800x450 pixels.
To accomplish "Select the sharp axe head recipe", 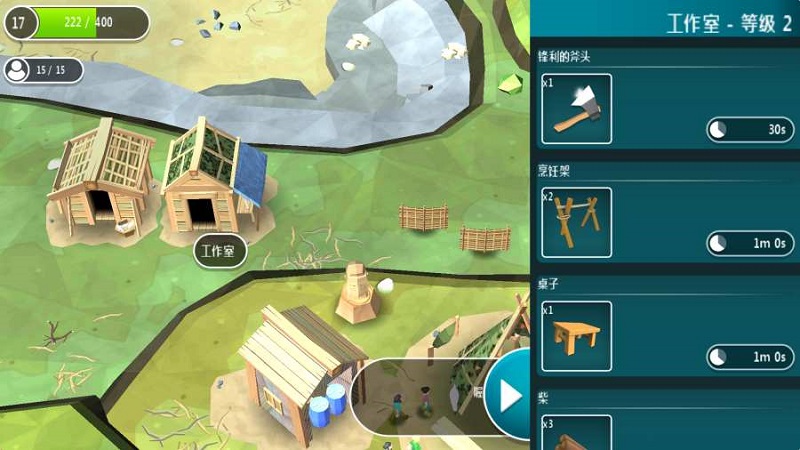I will click(576, 109).
